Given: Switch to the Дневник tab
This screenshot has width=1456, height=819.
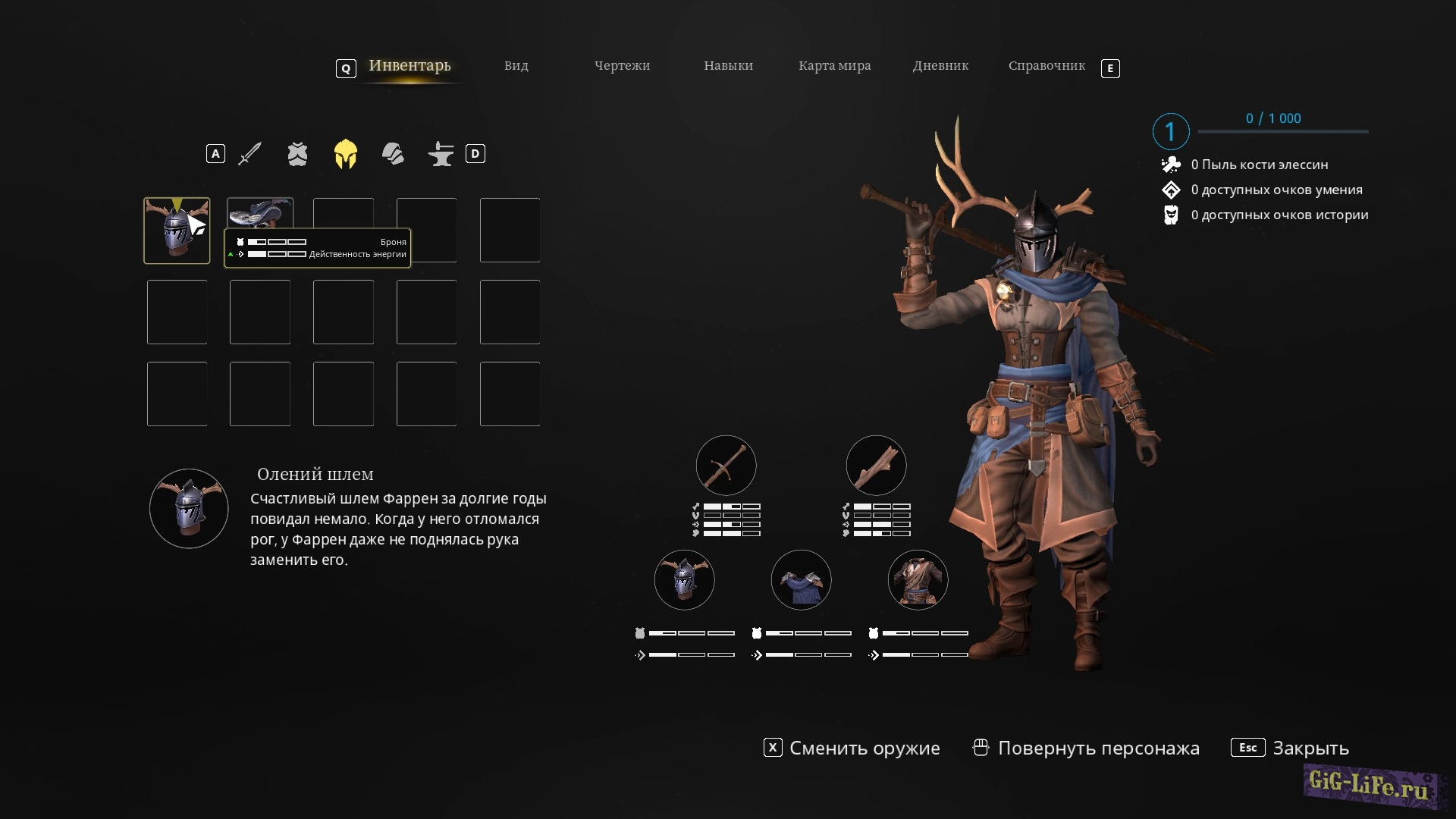Looking at the screenshot, I should pyautogui.click(x=940, y=66).
